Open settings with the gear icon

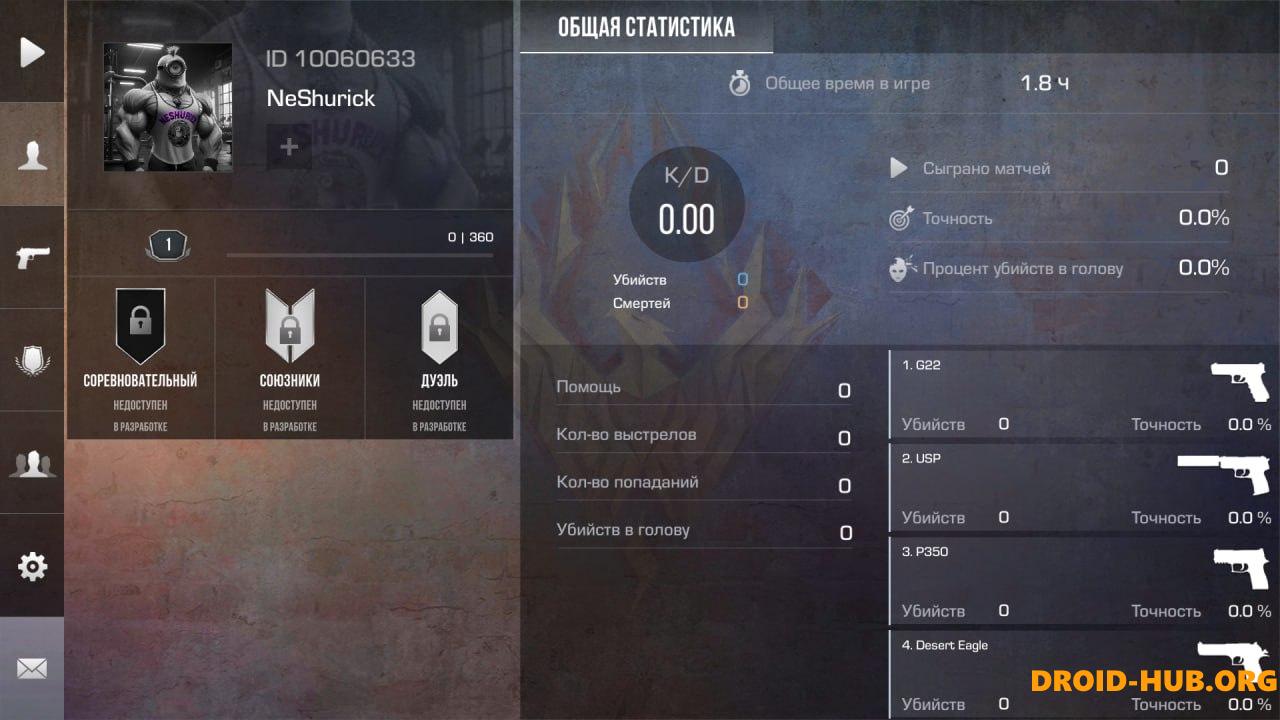tap(31, 567)
